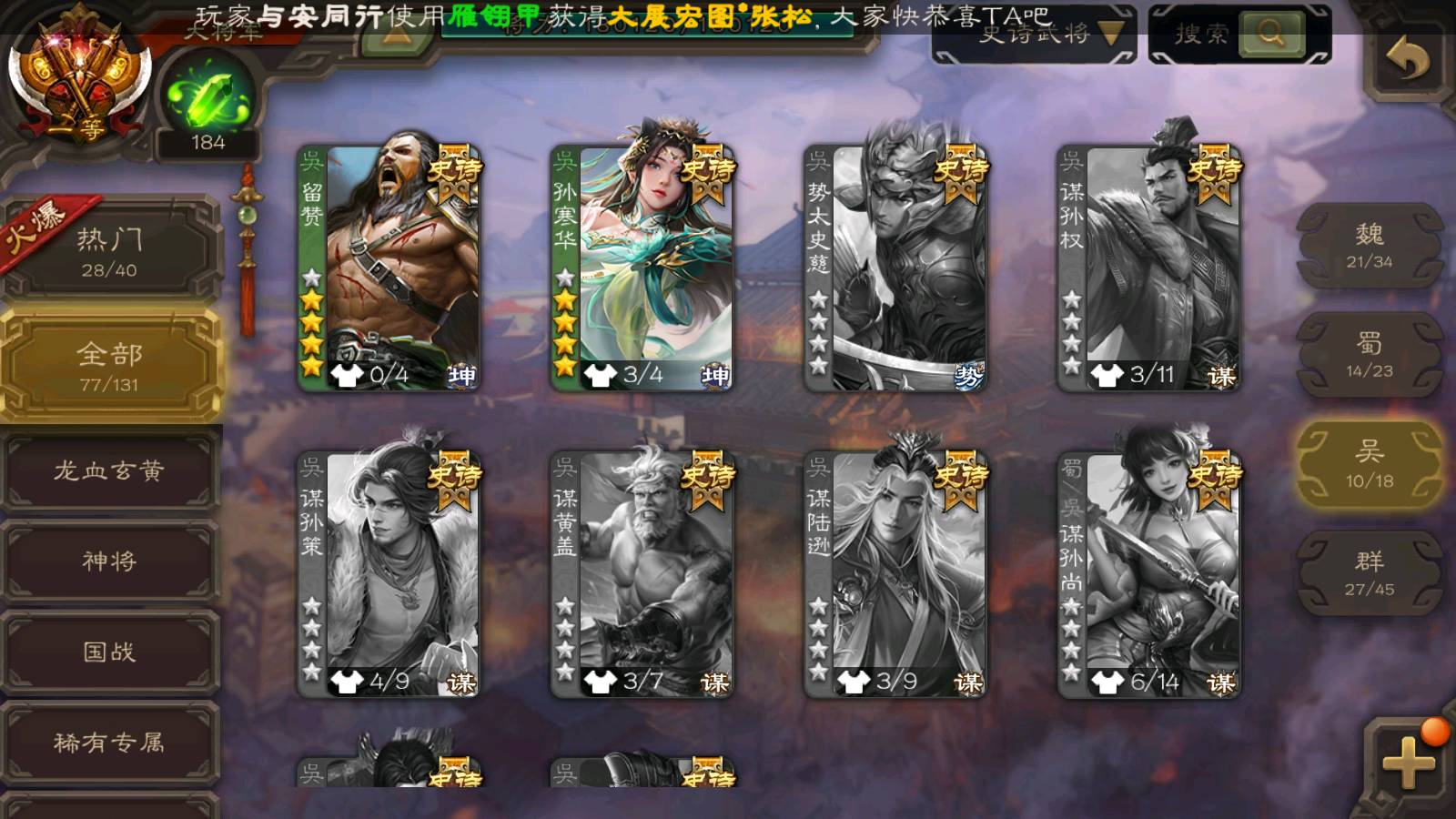Select the 吴 faction filter
Image resolution: width=1456 pixels, height=819 pixels.
click(1369, 464)
